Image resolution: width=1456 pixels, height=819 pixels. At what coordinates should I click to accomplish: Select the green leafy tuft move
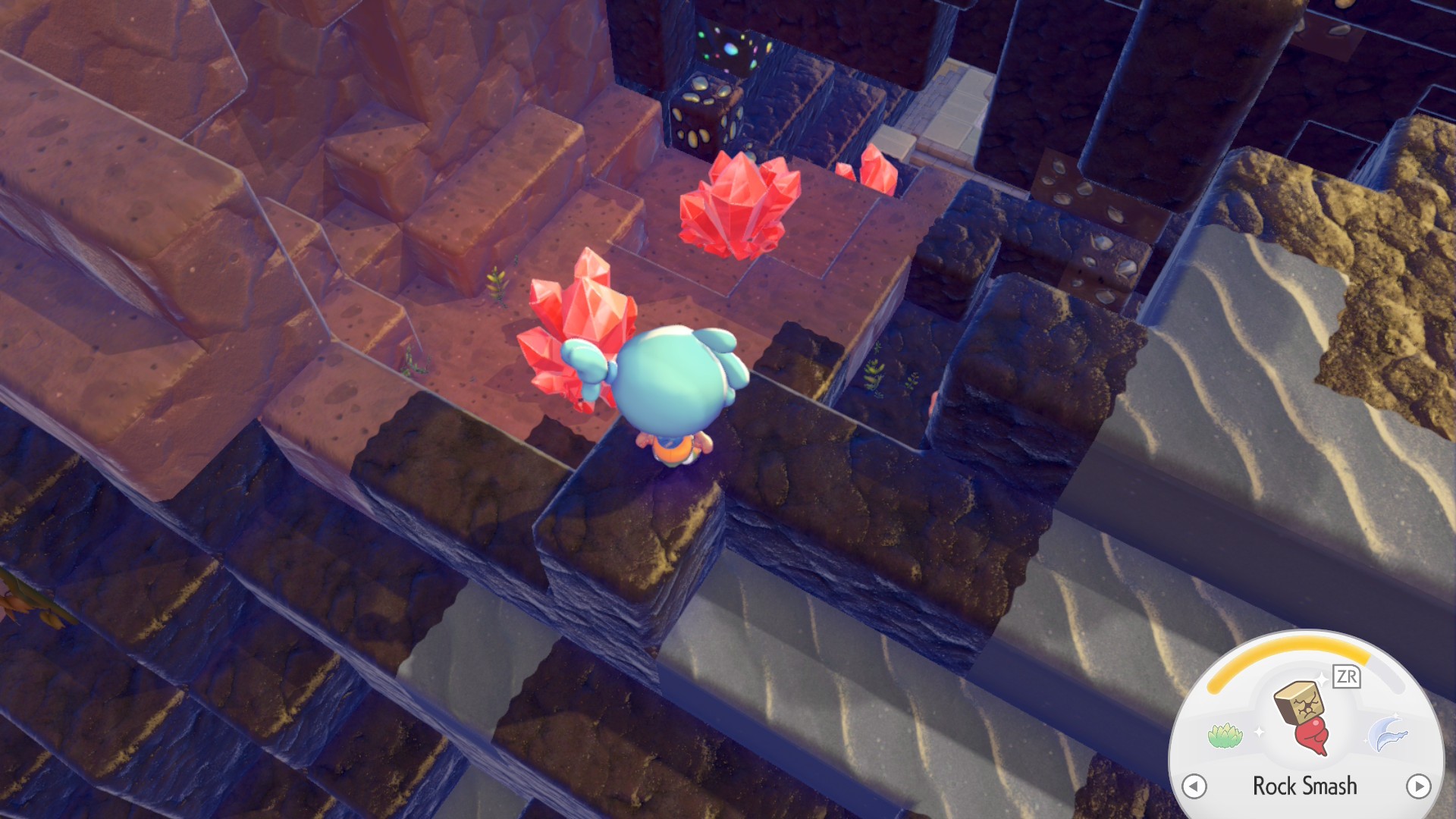tap(1225, 735)
